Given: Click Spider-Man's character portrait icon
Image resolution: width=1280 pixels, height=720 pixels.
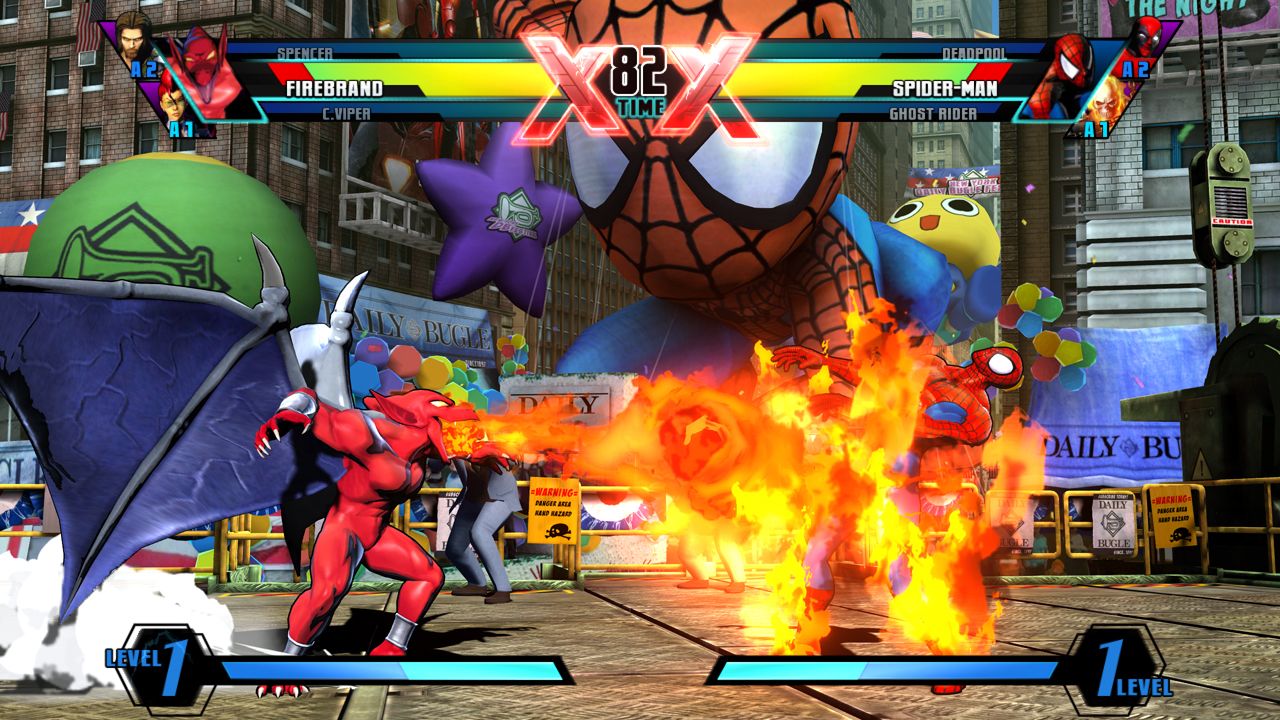Looking at the screenshot, I should coord(1067,67).
